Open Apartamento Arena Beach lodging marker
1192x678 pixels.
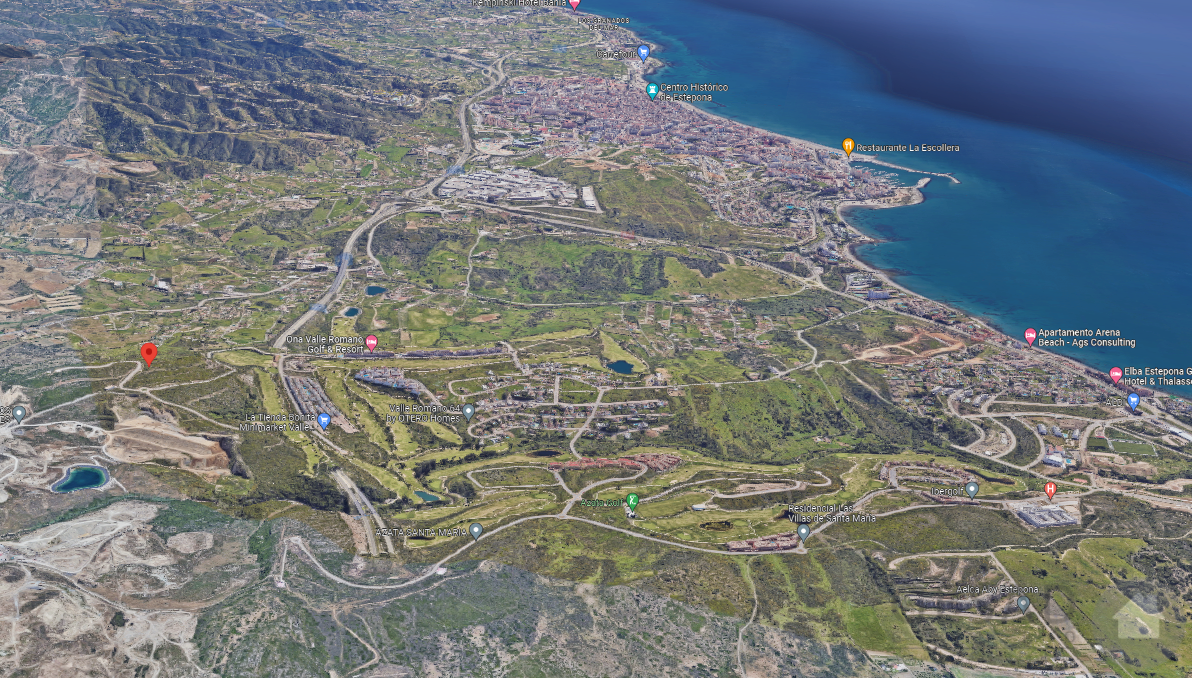tap(1030, 336)
